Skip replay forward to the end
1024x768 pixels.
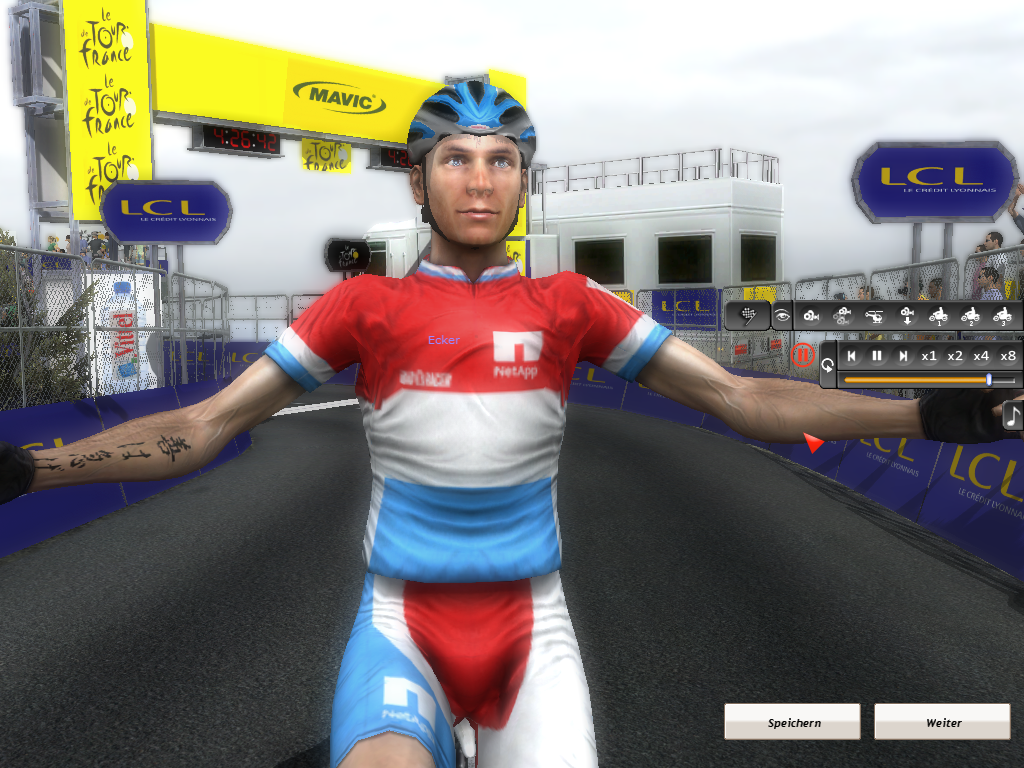tap(903, 356)
